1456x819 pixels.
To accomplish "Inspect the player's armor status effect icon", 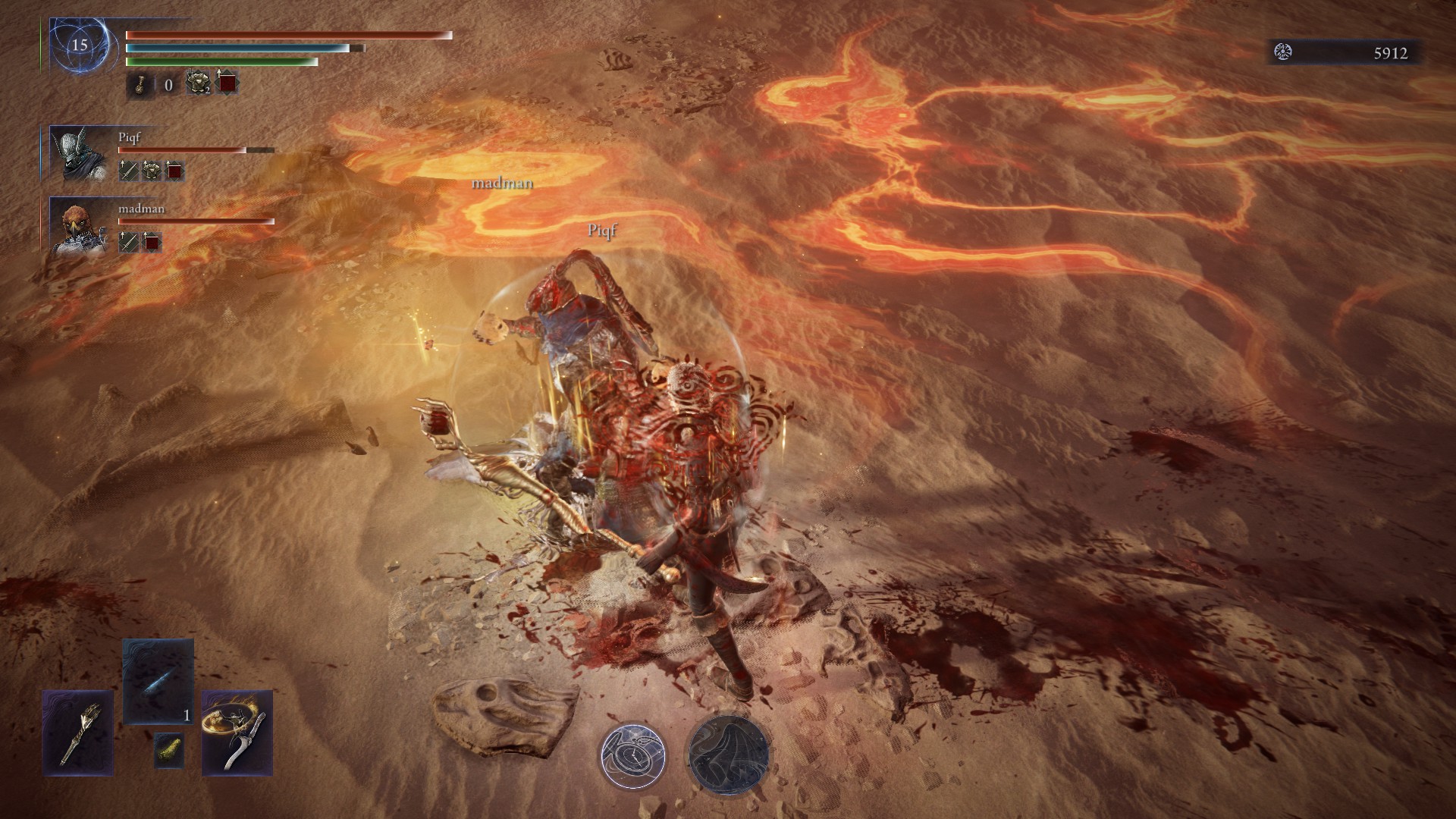I will click(198, 83).
